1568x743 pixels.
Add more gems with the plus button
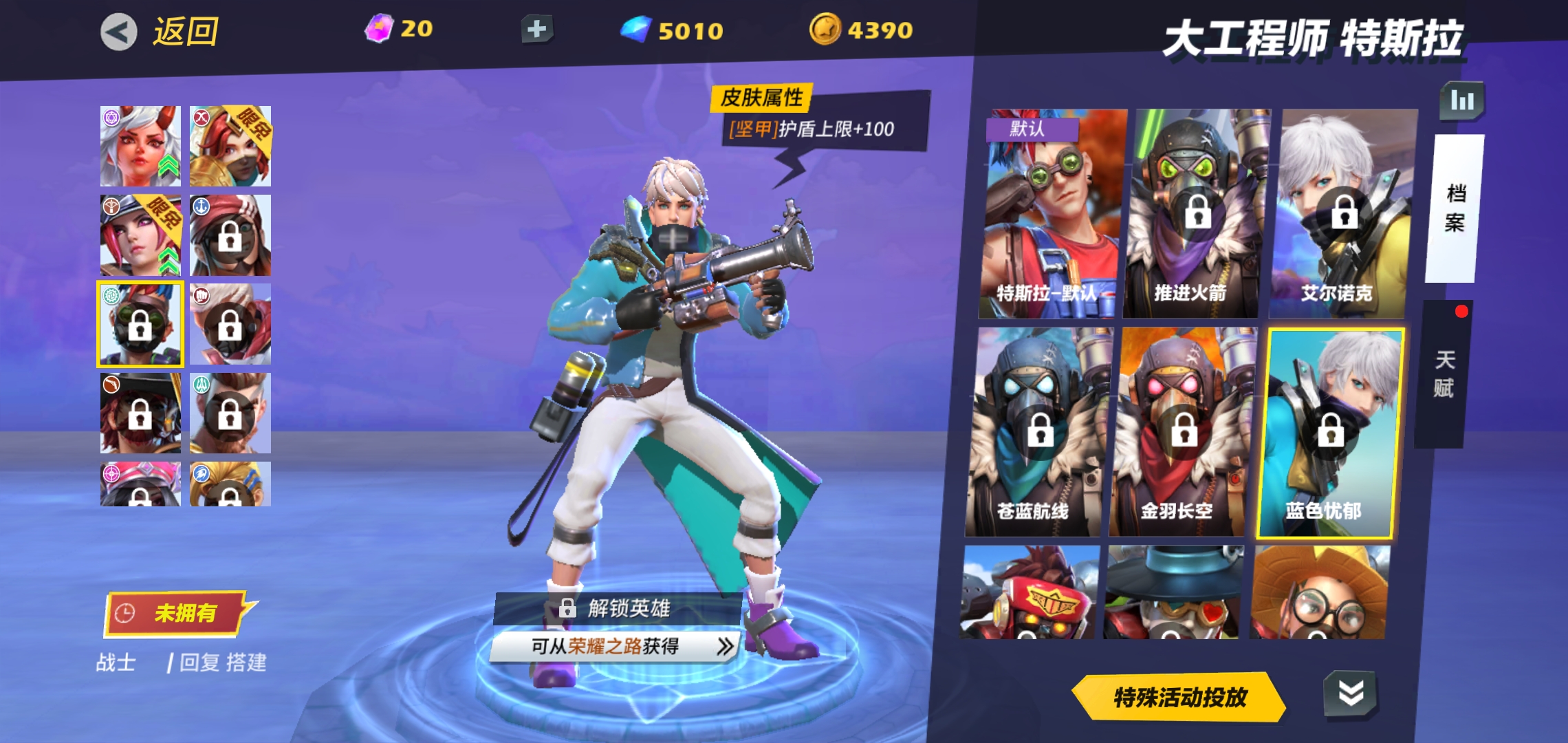(536, 30)
